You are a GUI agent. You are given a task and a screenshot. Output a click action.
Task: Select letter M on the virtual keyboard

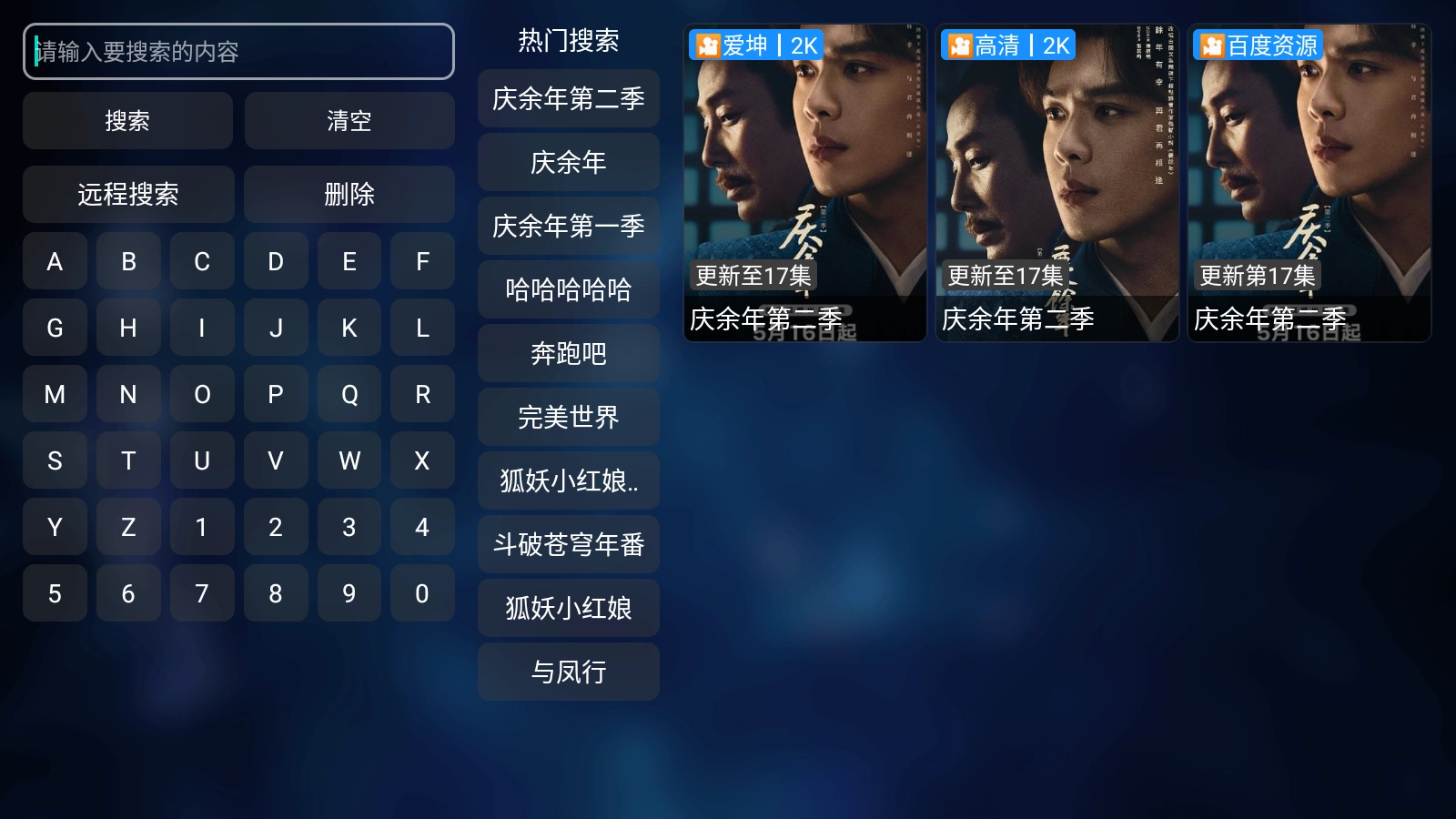[x=55, y=394]
